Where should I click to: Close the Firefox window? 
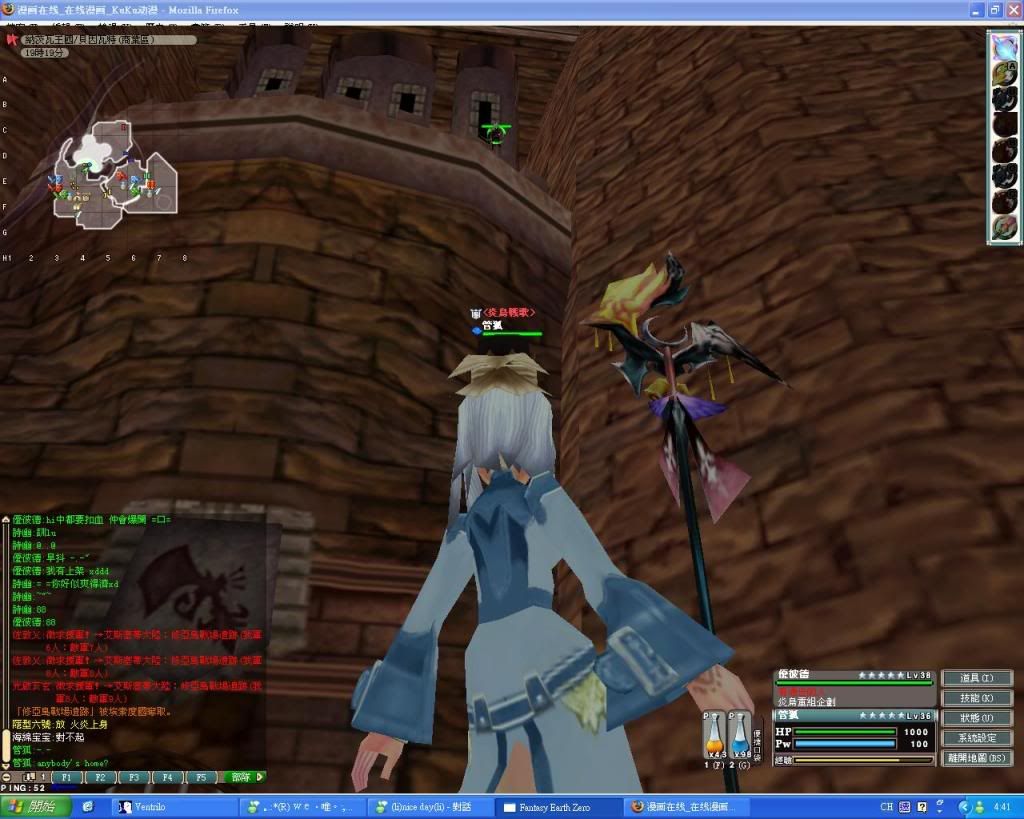(x=1012, y=11)
